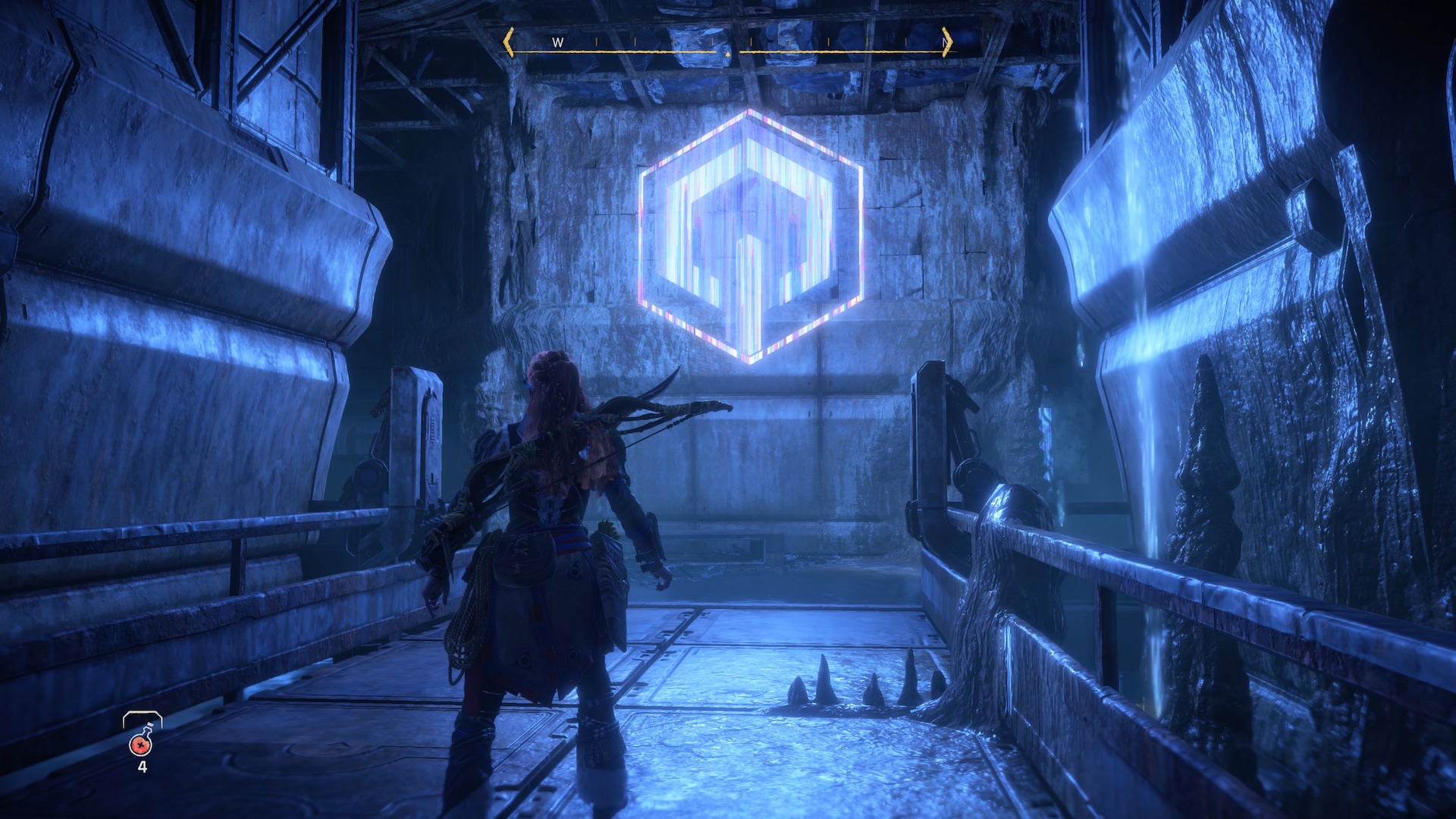Viewport: 1456px width, 819px height.
Task: Click the compass bar at the top
Action: click(x=728, y=44)
